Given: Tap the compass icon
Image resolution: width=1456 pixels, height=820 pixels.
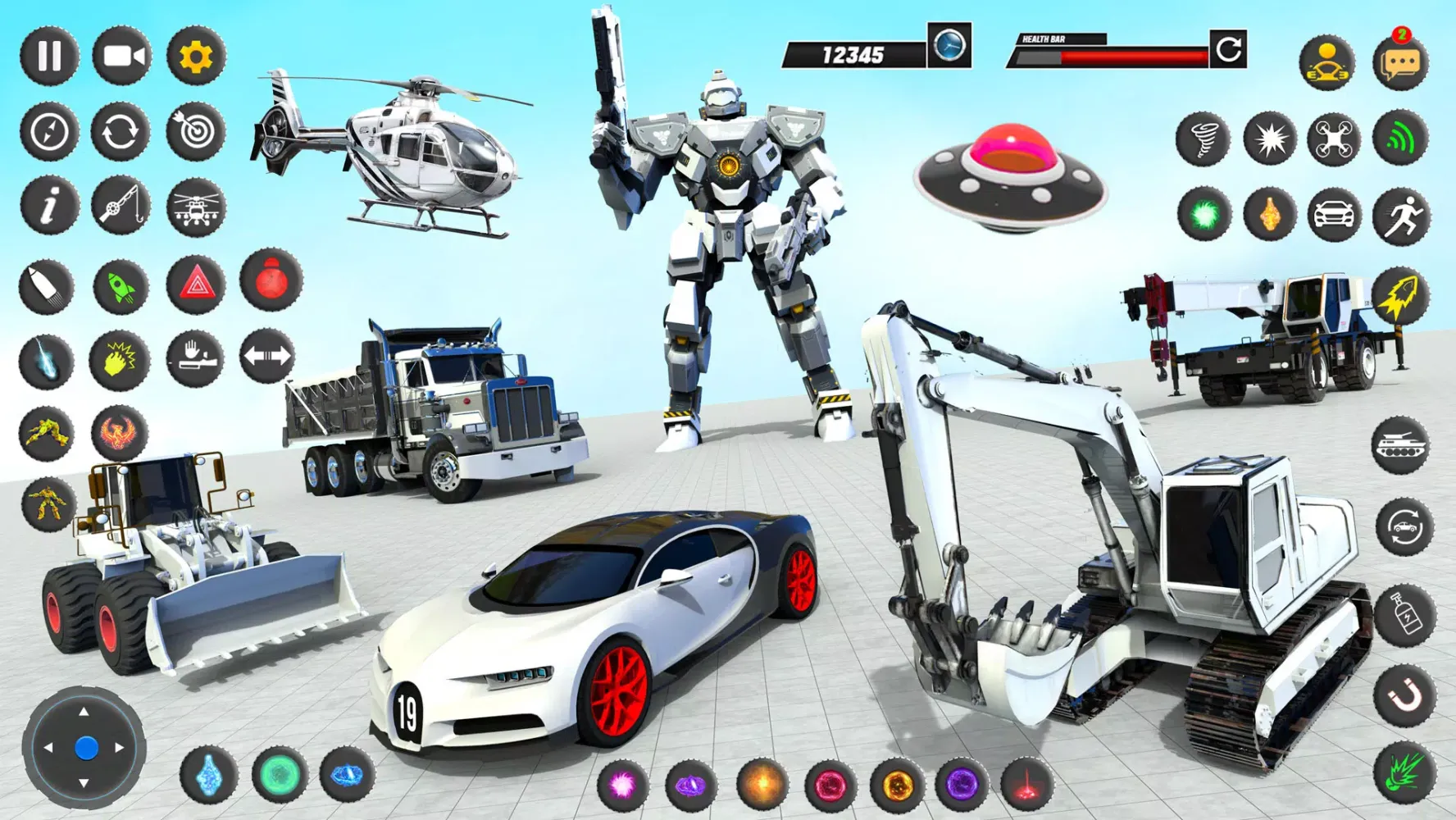Looking at the screenshot, I should [49, 131].
